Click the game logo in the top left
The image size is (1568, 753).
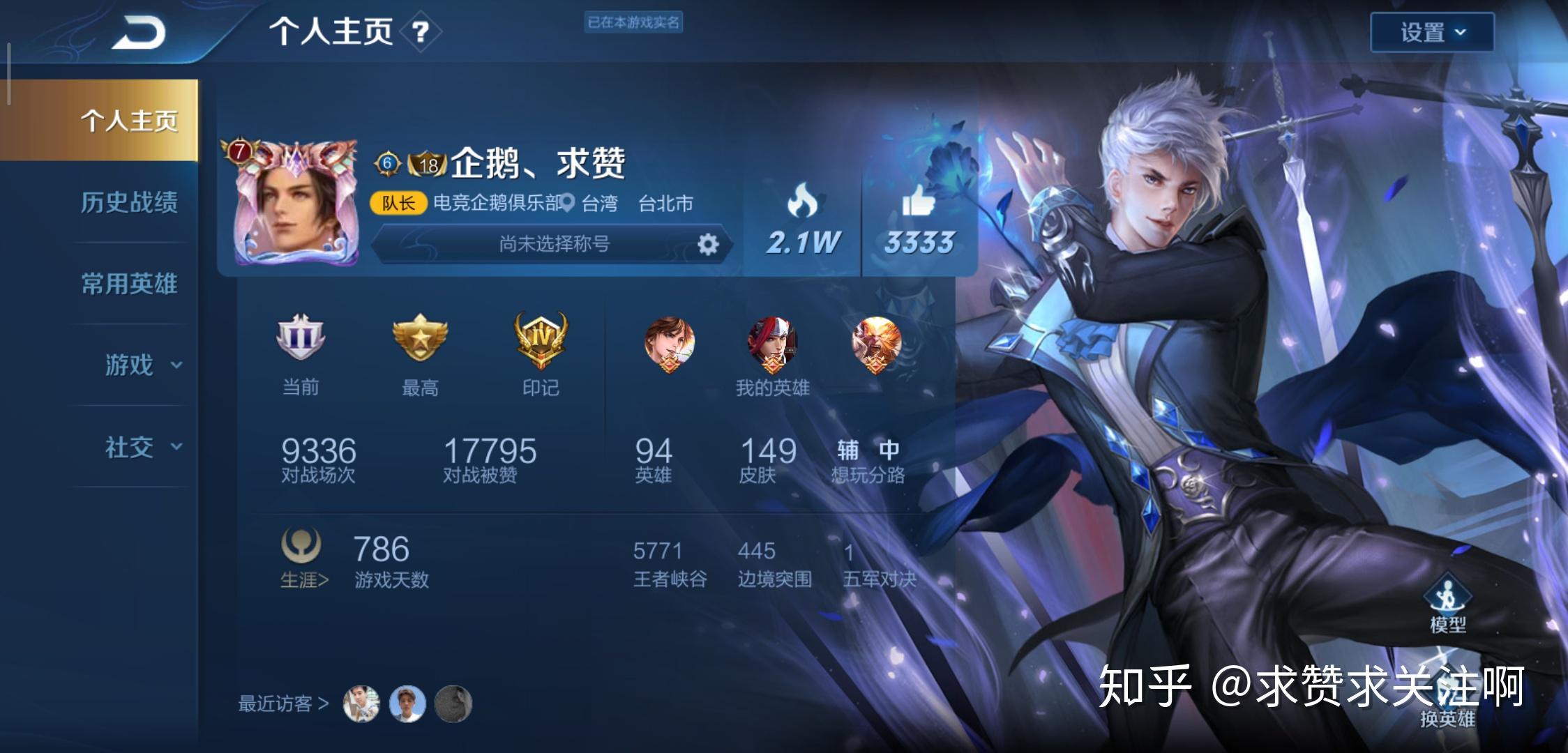(137, 31)
